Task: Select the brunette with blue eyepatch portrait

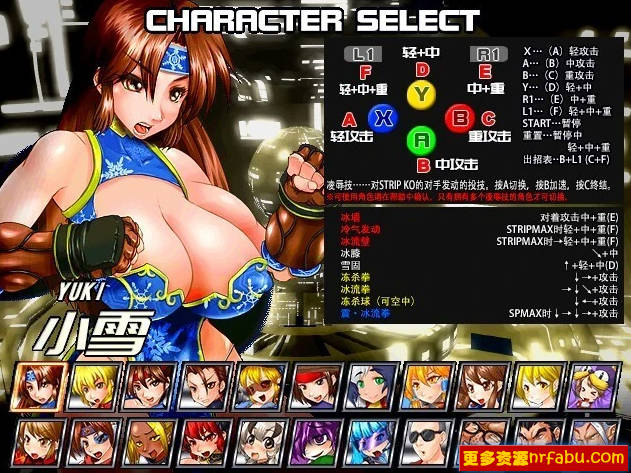Action: tap(92, 440)
